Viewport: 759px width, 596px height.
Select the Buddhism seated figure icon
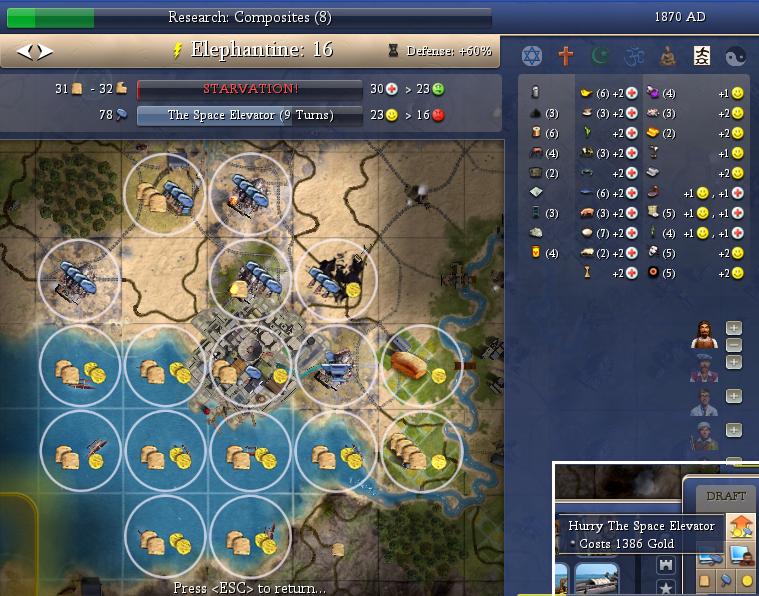click(x=667, y=55)
